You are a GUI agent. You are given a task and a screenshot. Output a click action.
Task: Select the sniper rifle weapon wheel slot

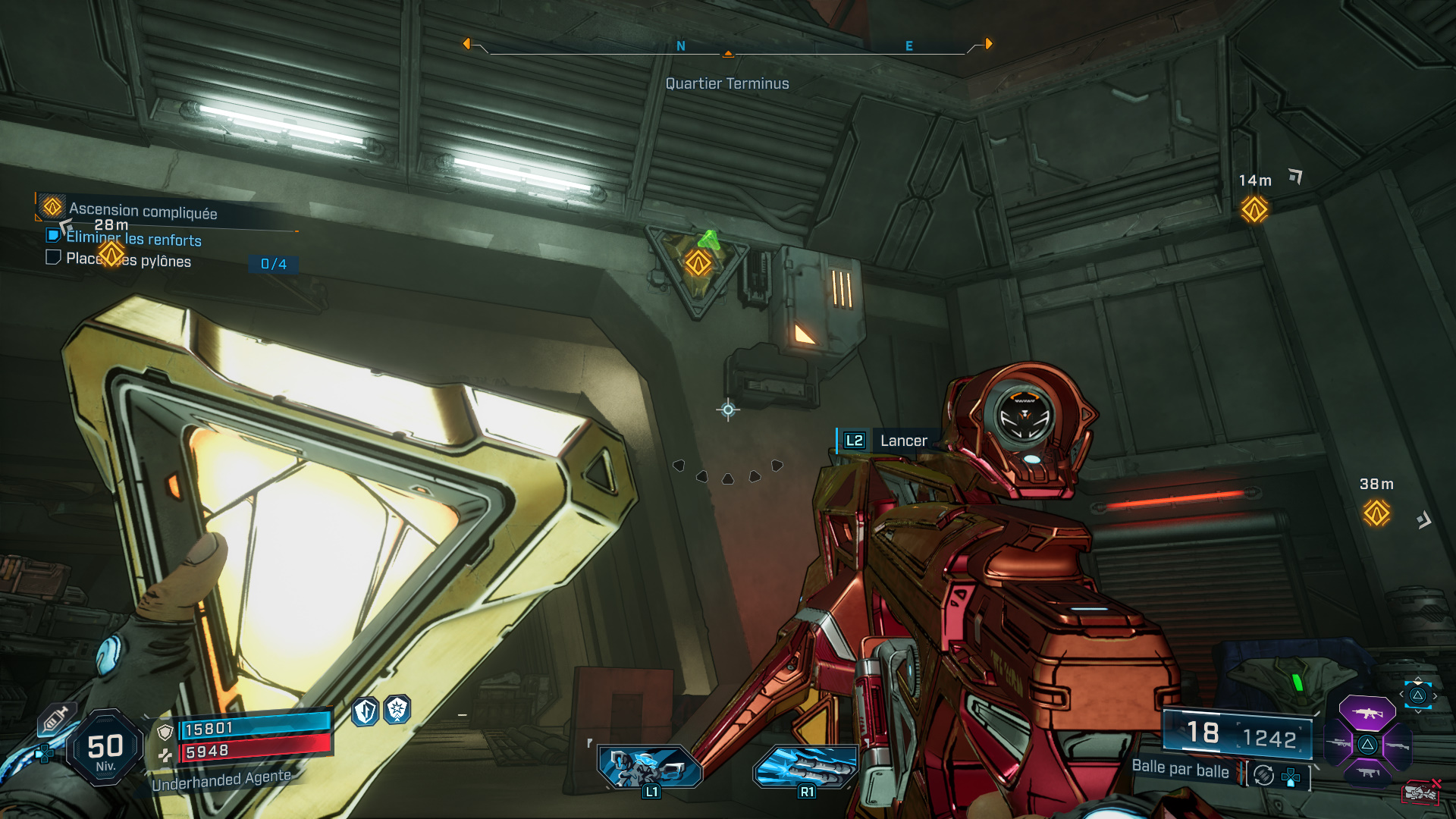click(x=1338, y=744)
